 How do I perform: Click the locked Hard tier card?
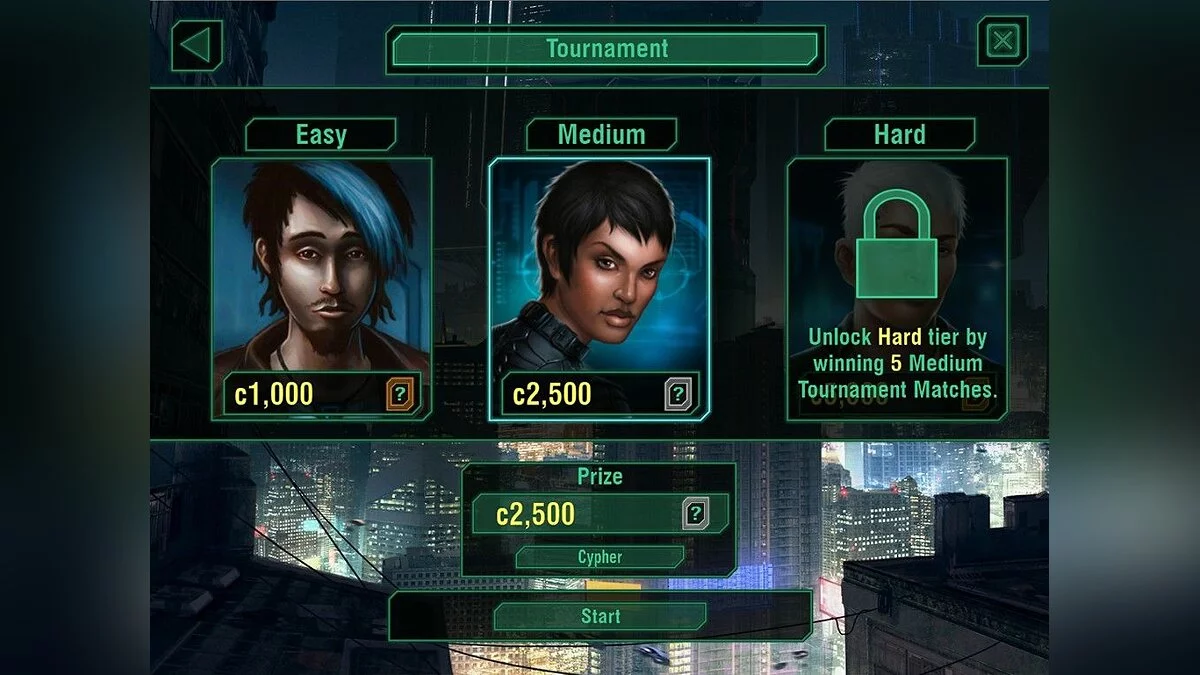tap(897, 288)
